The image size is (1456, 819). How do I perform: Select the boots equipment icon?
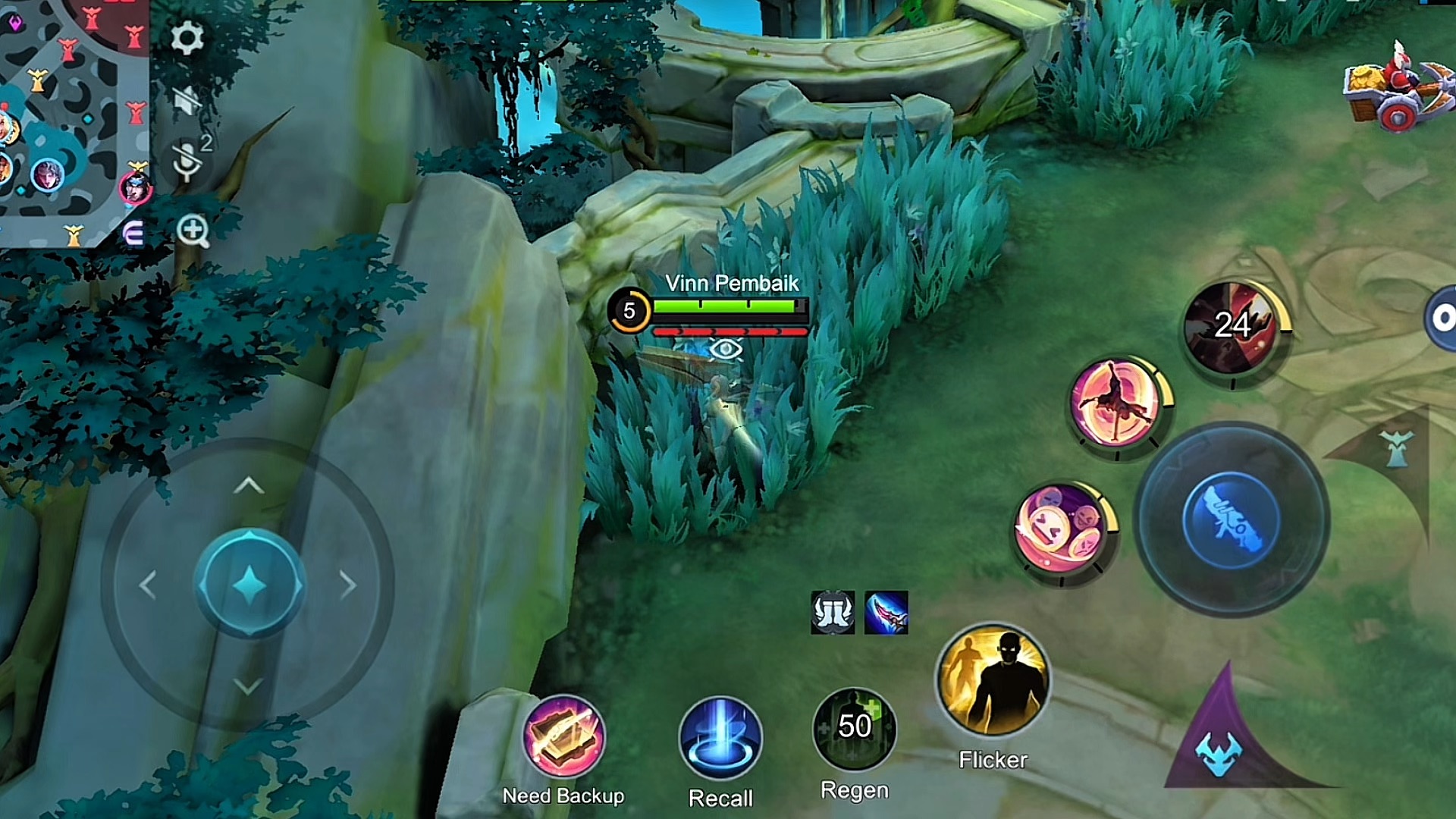(833, 612)
